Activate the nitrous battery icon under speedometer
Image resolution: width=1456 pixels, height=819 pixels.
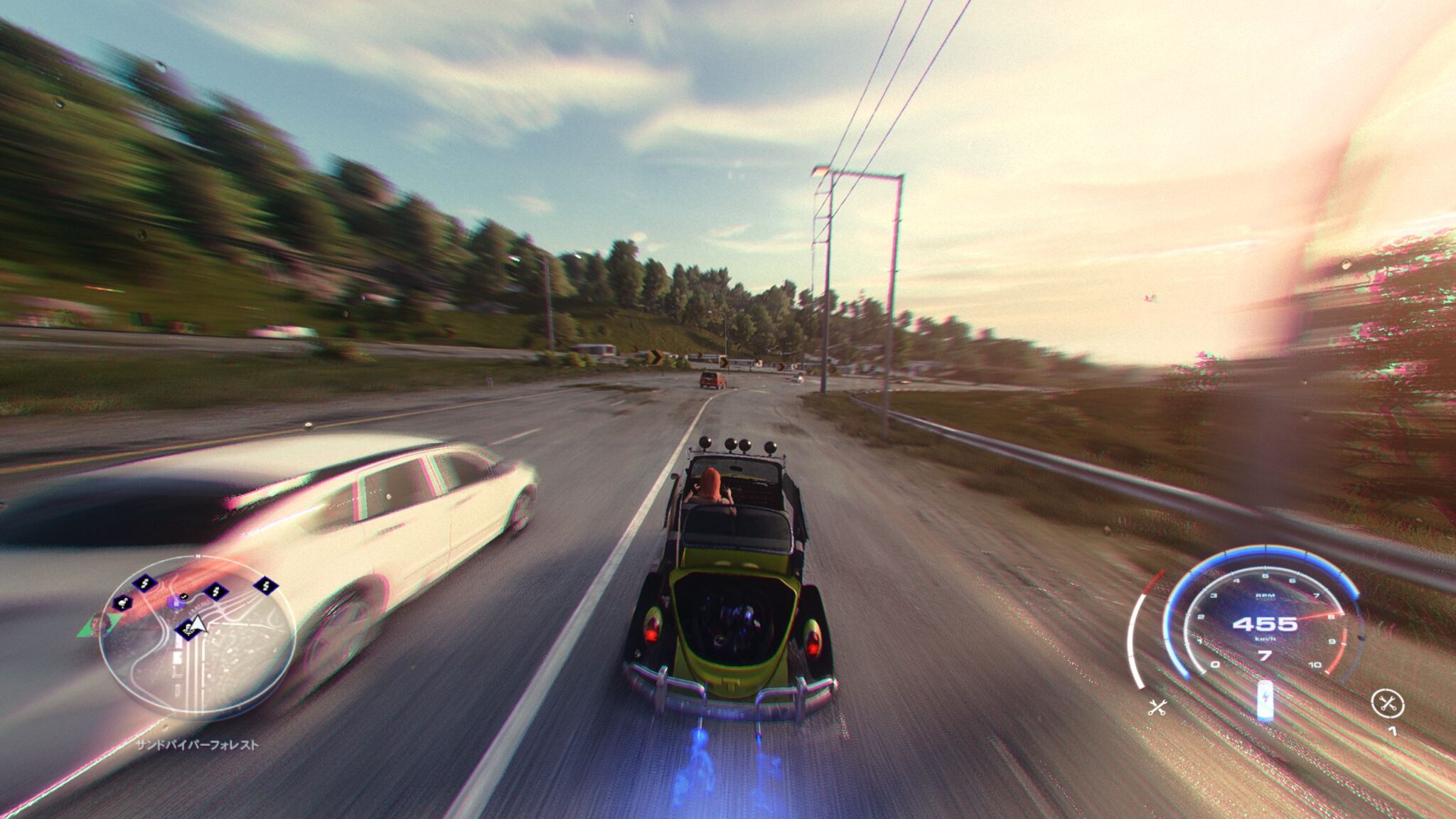click(x=1265, y=700)
